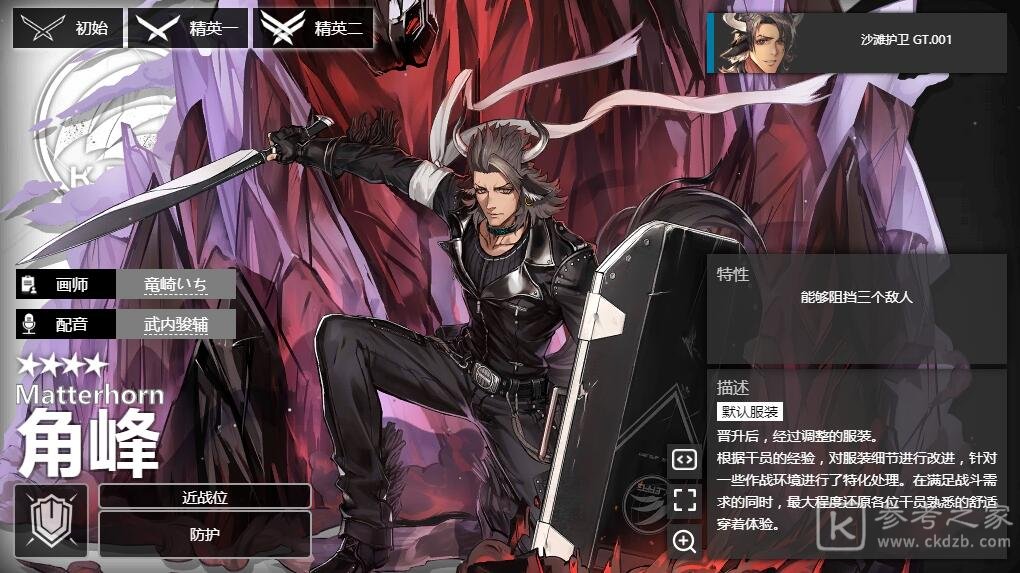Select the 近战位 melee position tag
Screen dimensions: 1020x573
pyautogui.click(x=205, y=496)
